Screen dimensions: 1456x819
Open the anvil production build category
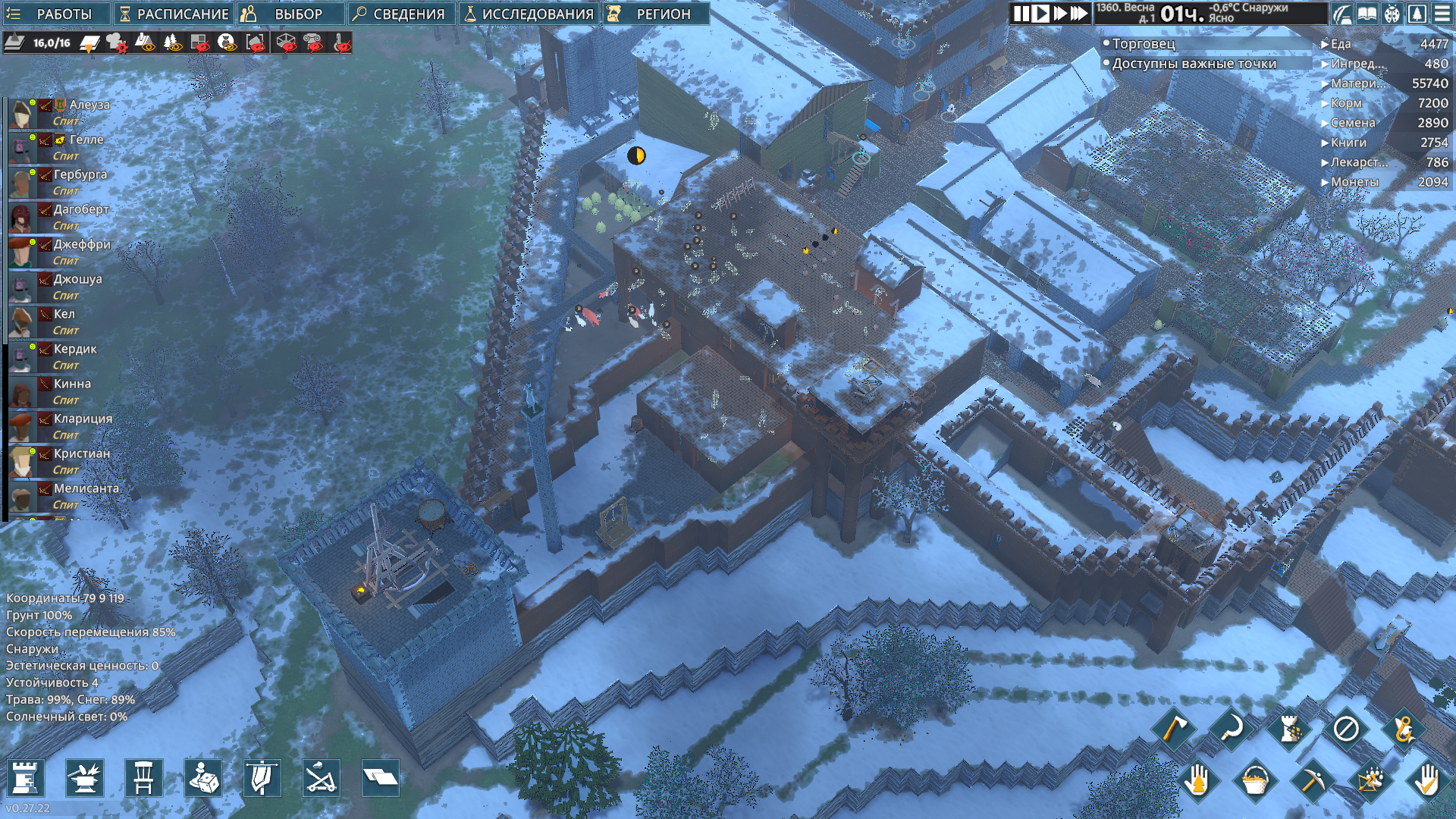[x=84, y=778]
